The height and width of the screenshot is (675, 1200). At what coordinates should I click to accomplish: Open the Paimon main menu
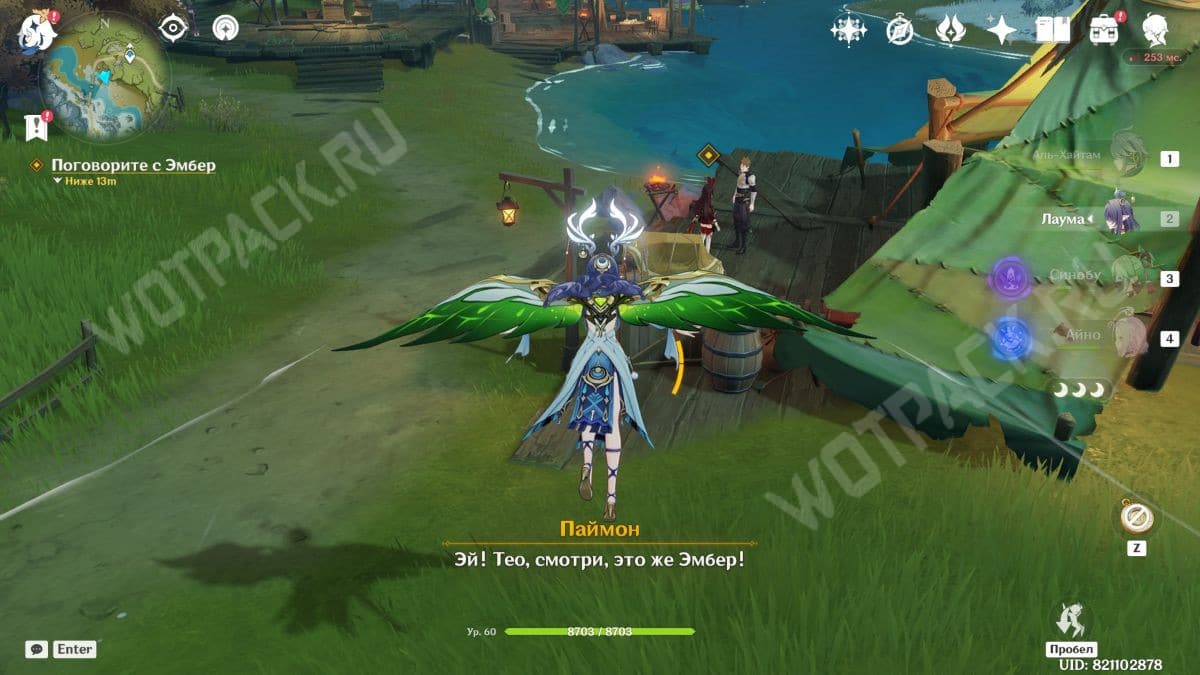coord(36,32)
